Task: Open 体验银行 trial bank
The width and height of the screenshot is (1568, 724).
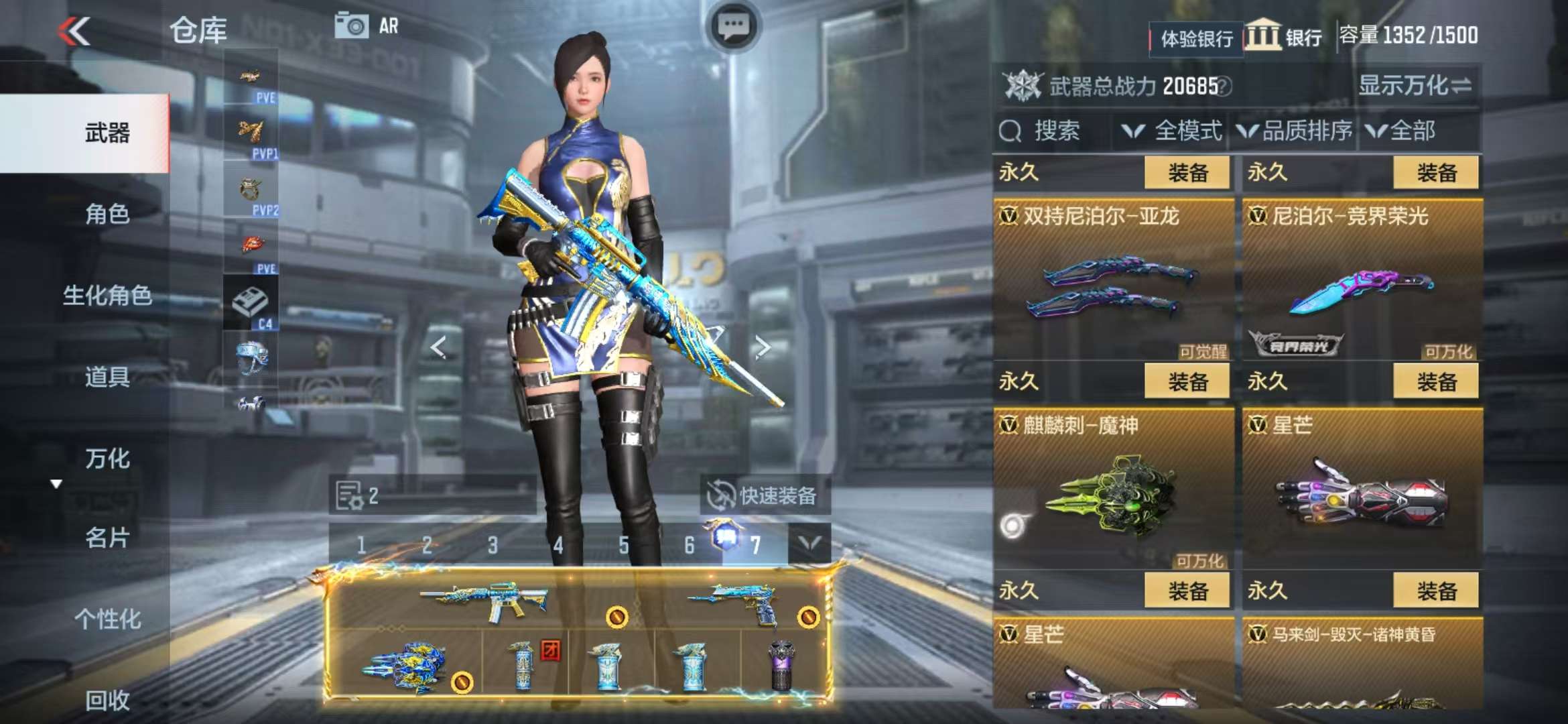Action: pyautogui.click(x=1196, y=39)
